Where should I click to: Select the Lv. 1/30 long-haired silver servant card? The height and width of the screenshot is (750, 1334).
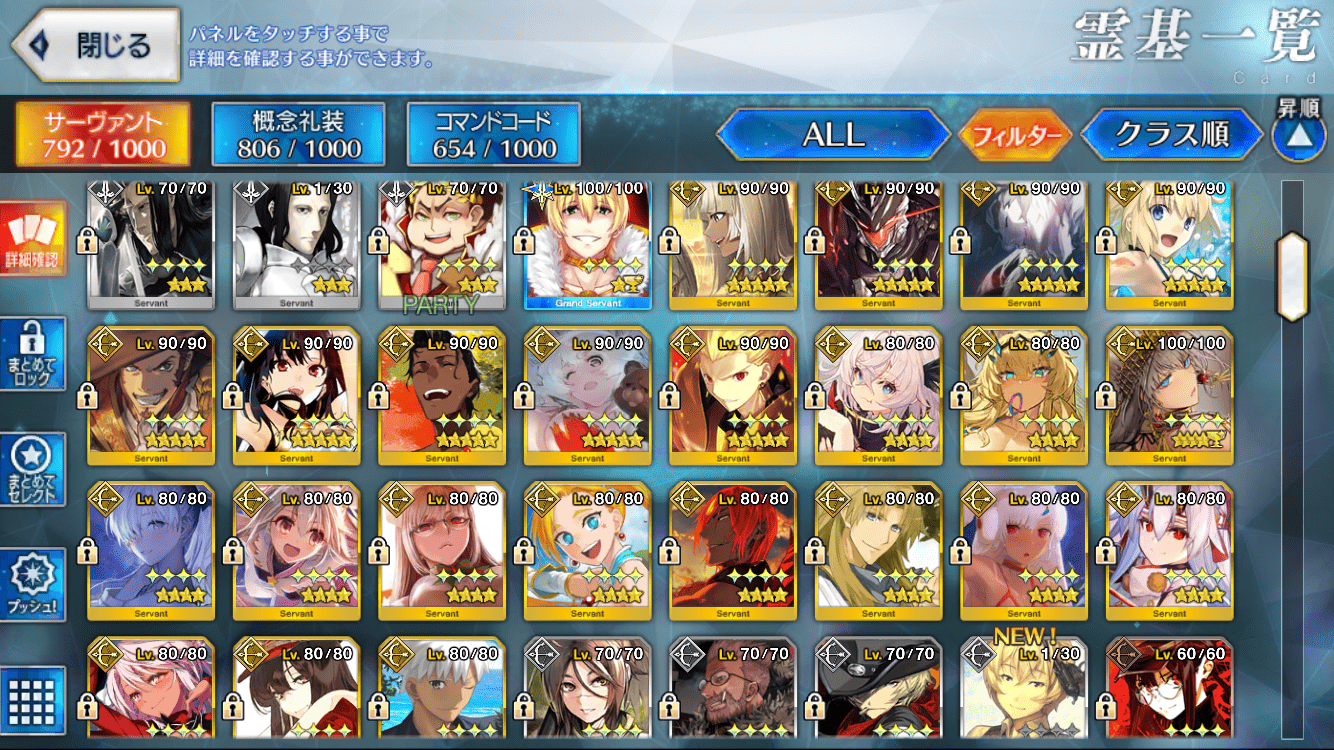[x=296, y=245]
